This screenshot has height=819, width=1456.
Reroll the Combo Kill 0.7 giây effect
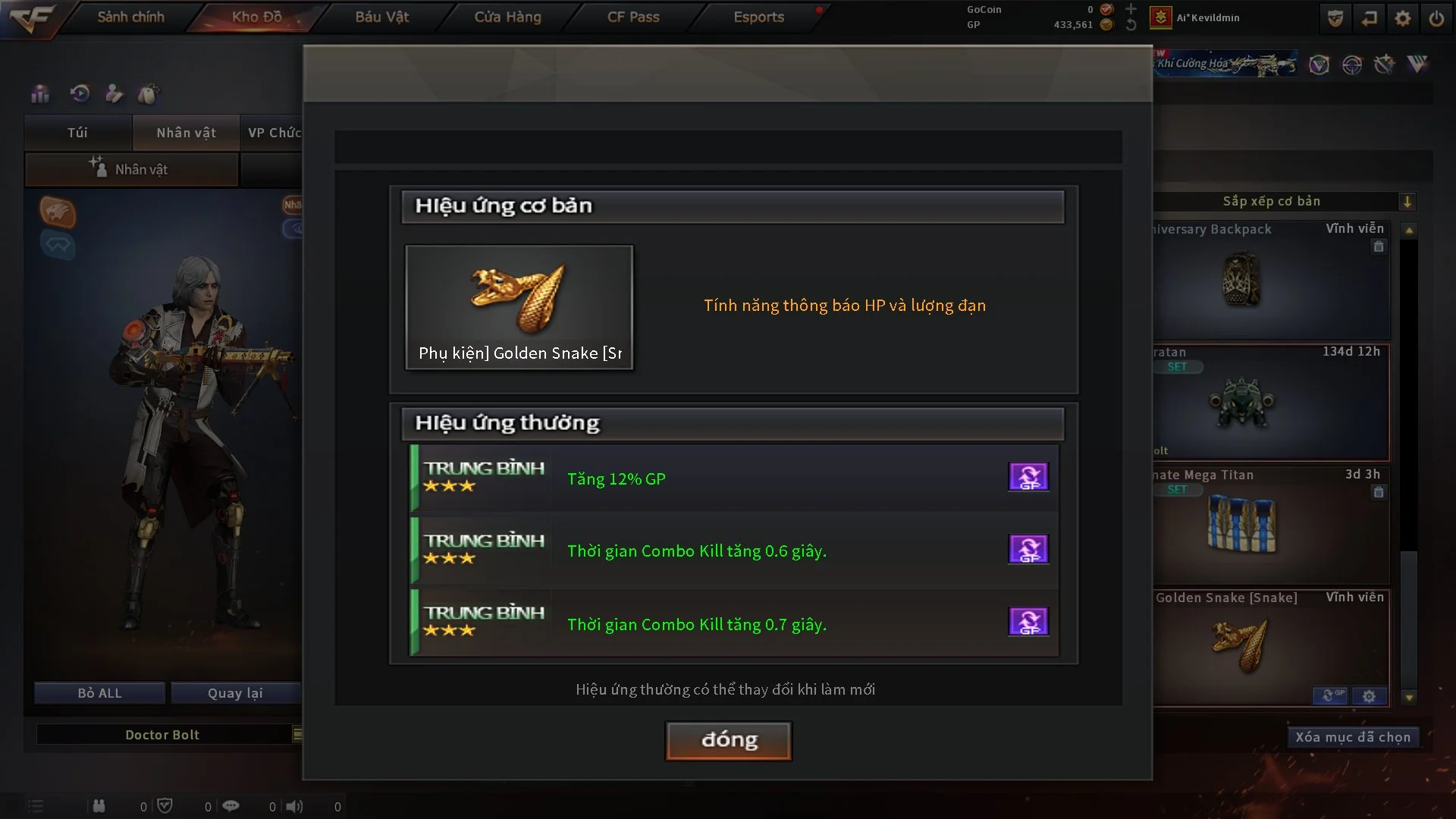click(1028, 622)
